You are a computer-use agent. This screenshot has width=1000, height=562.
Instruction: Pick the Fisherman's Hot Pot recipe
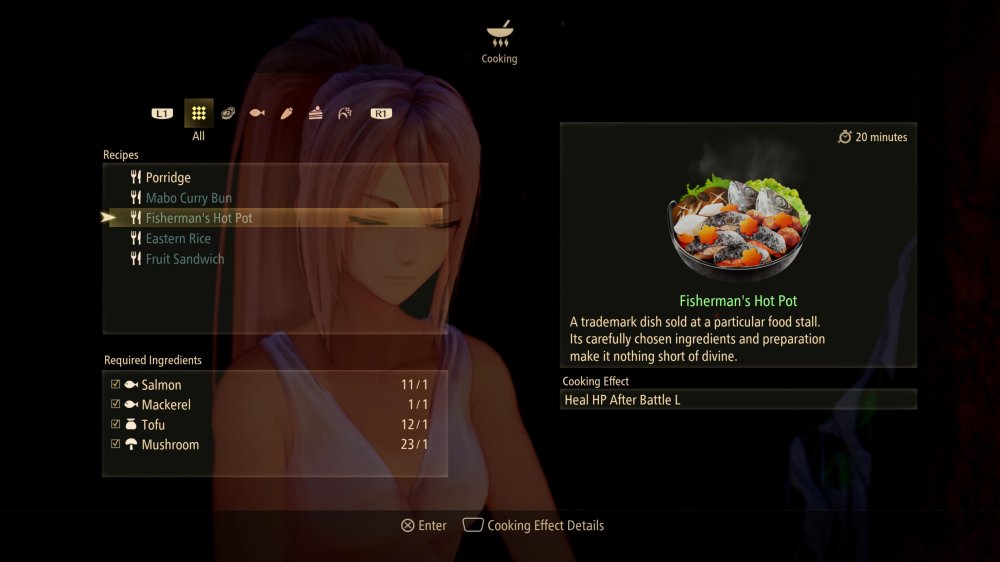(x=198, y=218)
